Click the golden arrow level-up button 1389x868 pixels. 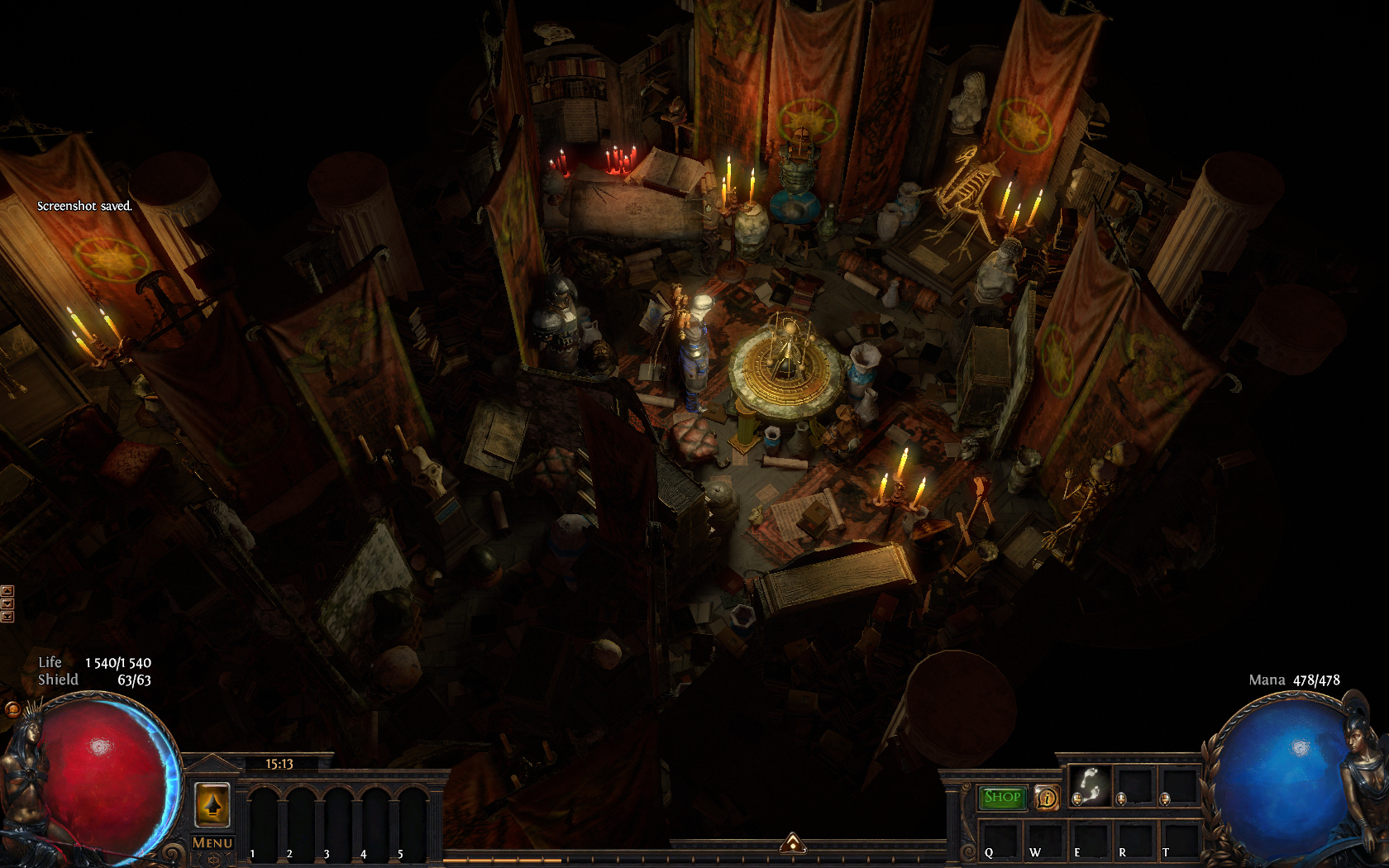tap(212, 803)
